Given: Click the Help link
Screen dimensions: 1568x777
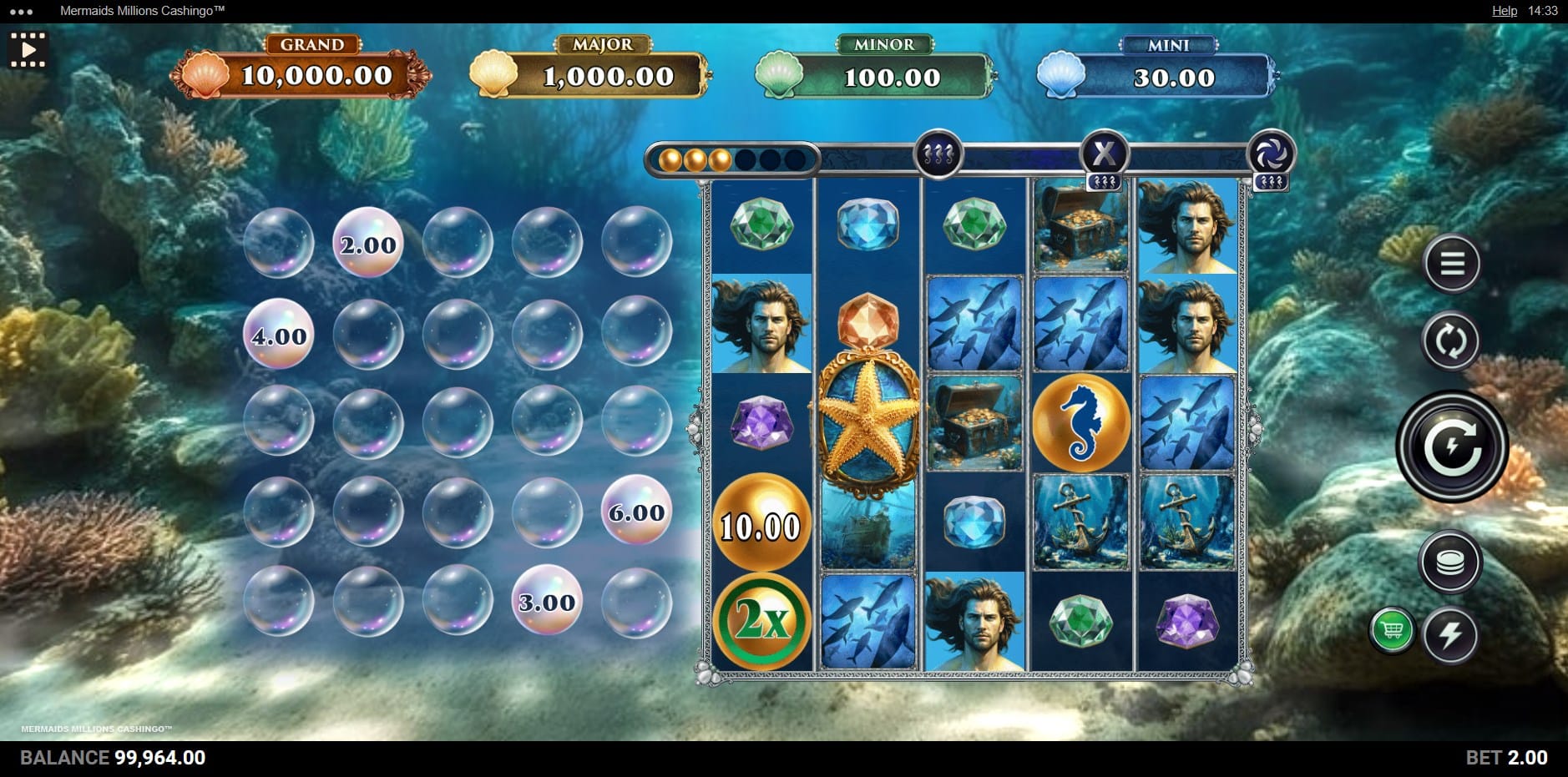Looking at the screenshot, I should coord(1504,11).
